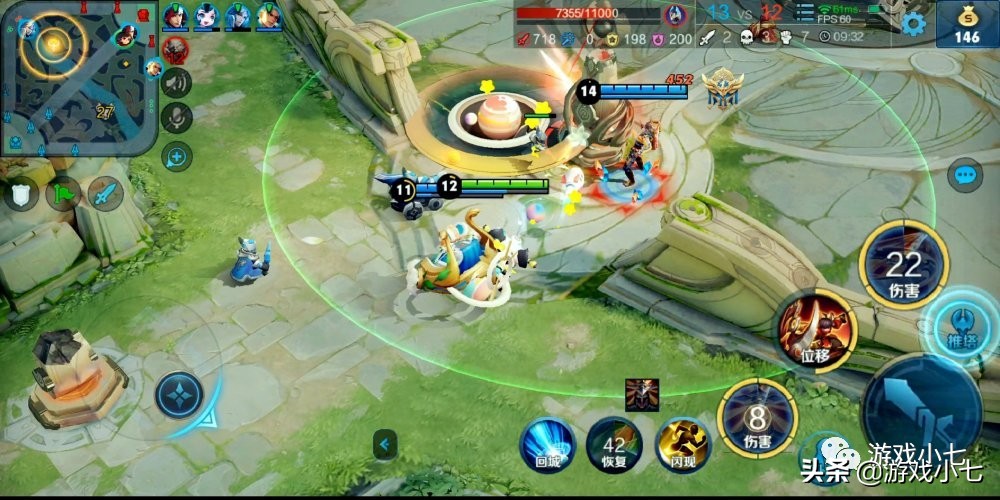The width and height of the screenshot is (1000, 500).
Task: Open the blue chat bubble
Action: coord(966,177)
